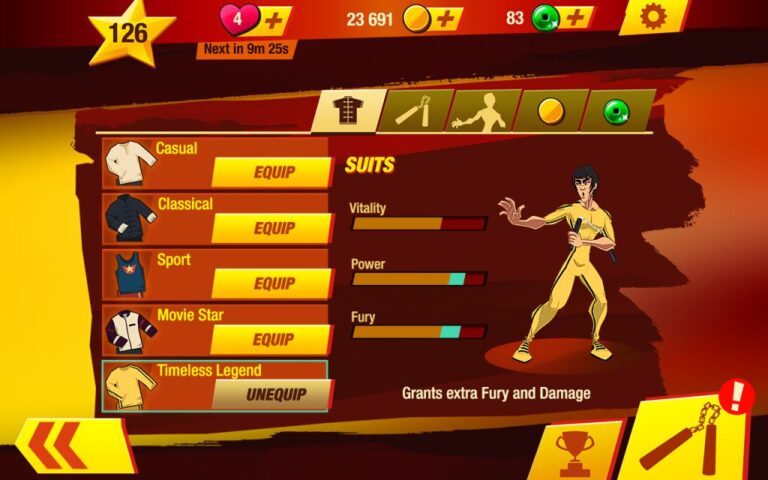Buy more gold coins with plus button
768x480 pixels.
[x=446, y=18]
